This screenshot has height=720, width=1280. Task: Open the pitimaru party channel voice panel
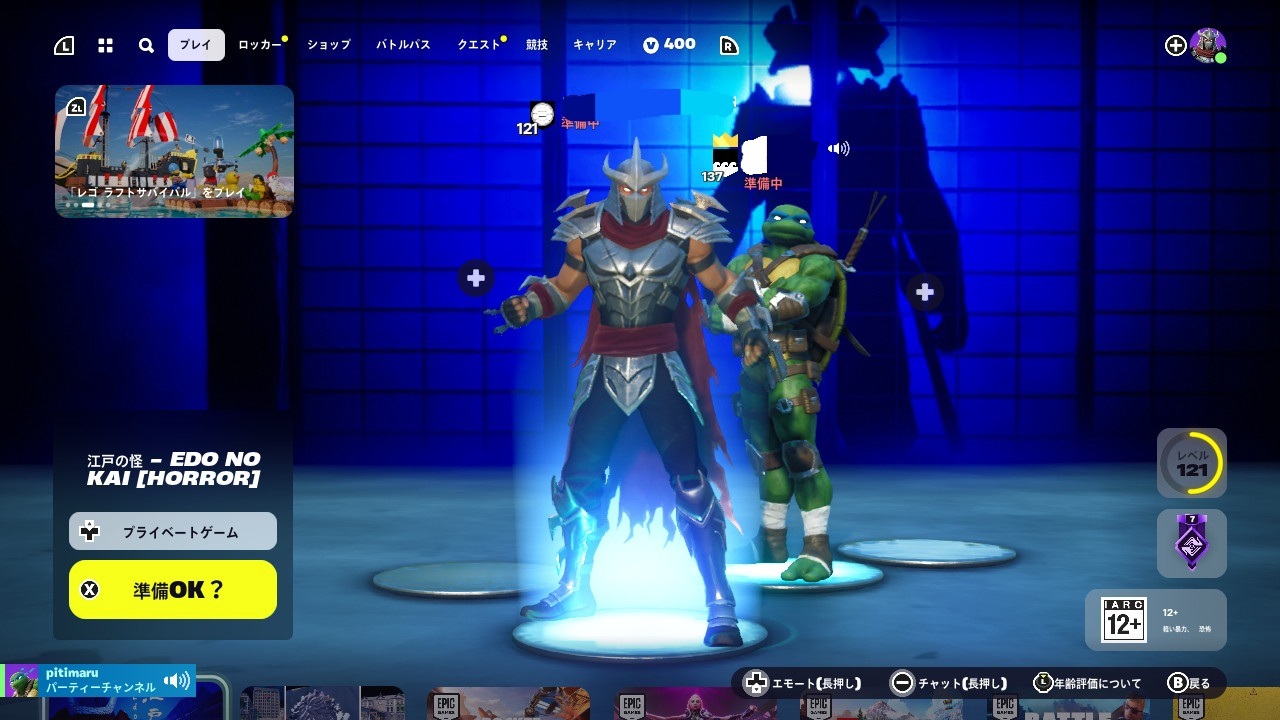click(x=98, y=681)
